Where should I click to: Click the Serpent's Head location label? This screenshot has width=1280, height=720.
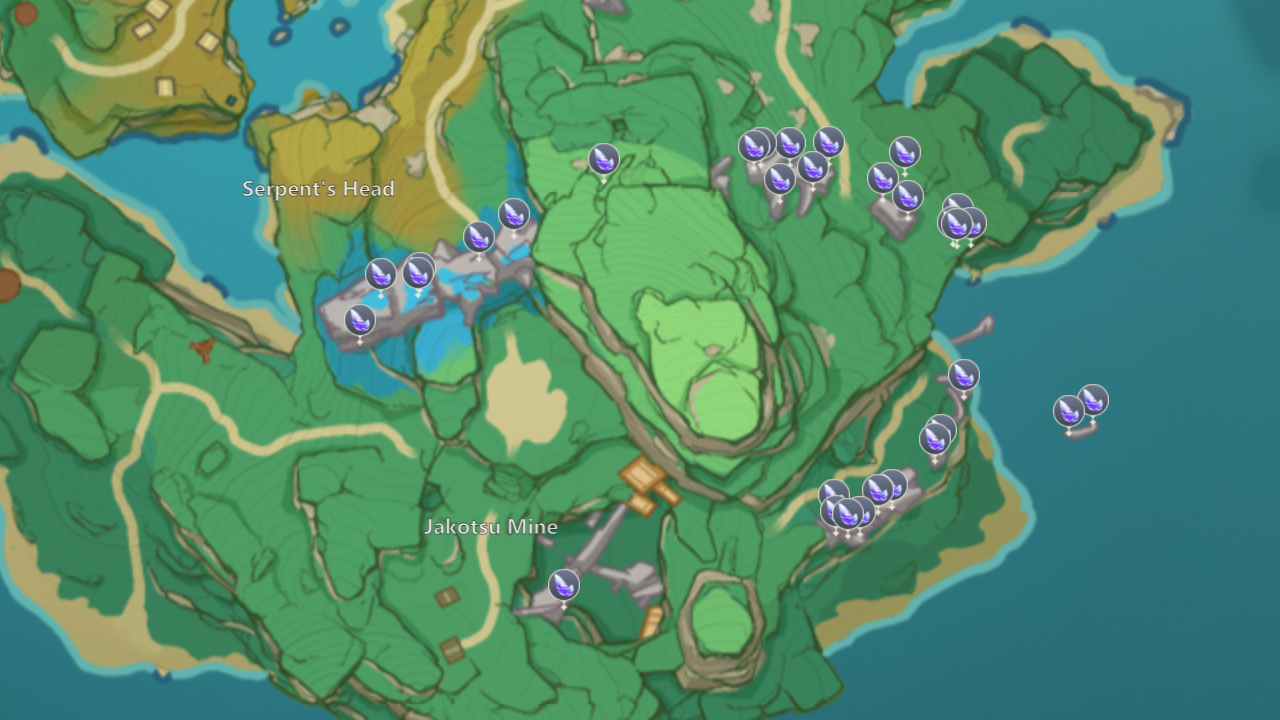point(318,188)
